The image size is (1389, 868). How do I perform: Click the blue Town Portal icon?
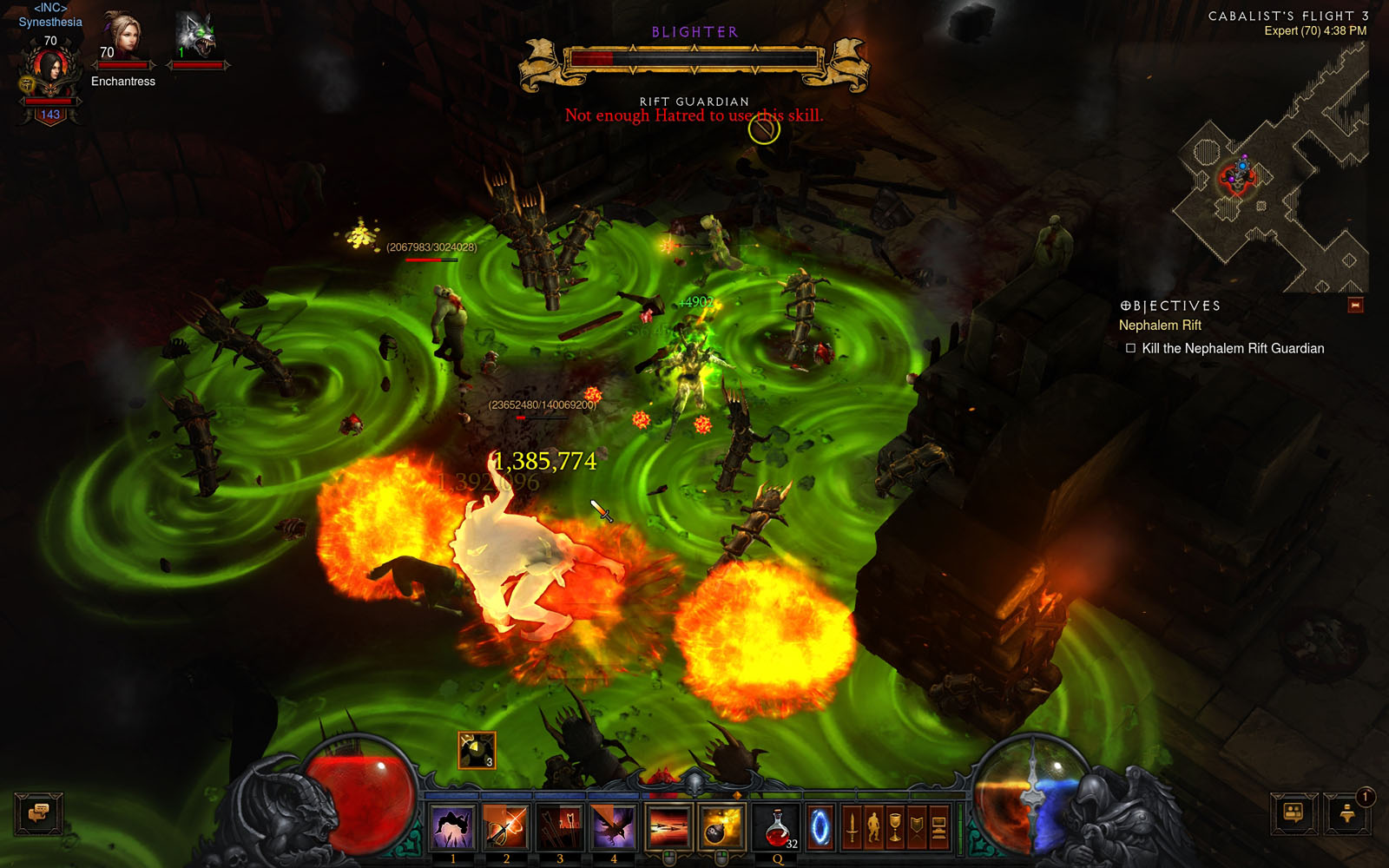[821, 826]
